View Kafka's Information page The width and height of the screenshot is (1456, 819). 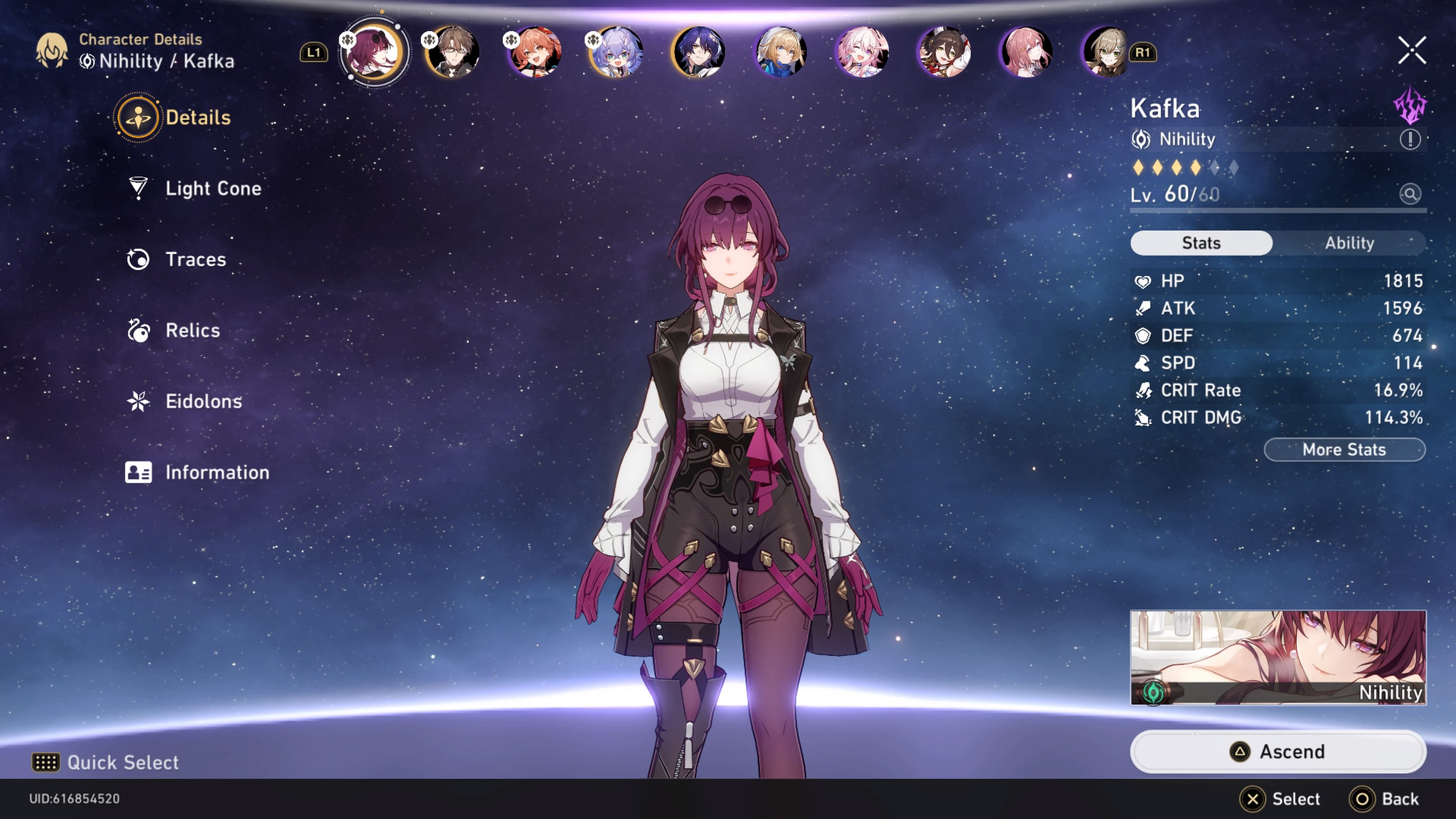point(217,472)
